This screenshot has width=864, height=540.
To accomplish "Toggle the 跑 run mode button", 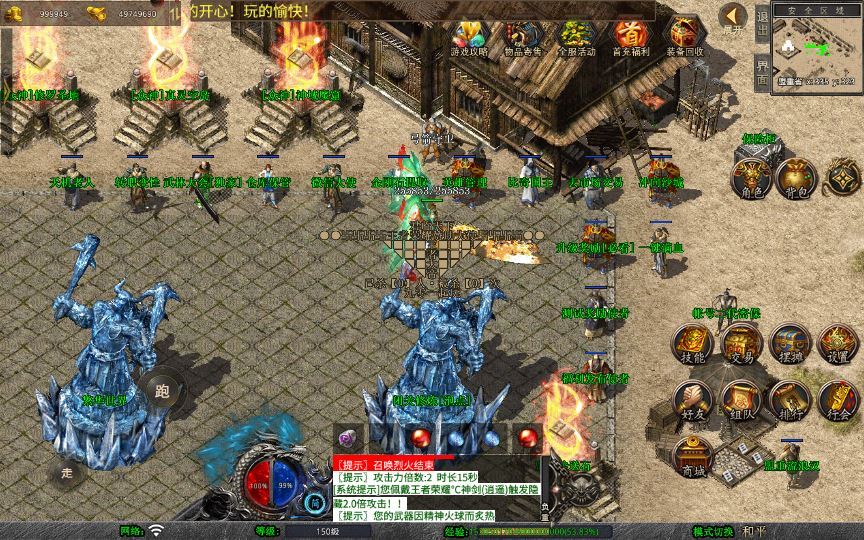I will (162, 391).
